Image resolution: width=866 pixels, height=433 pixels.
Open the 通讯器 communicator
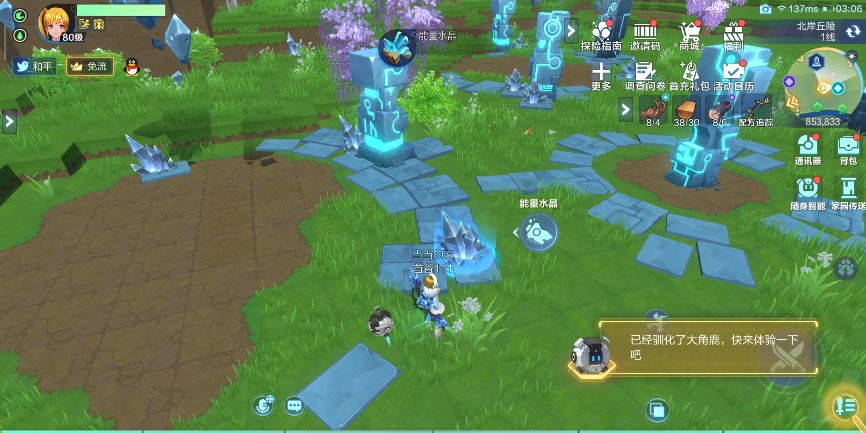808,148
